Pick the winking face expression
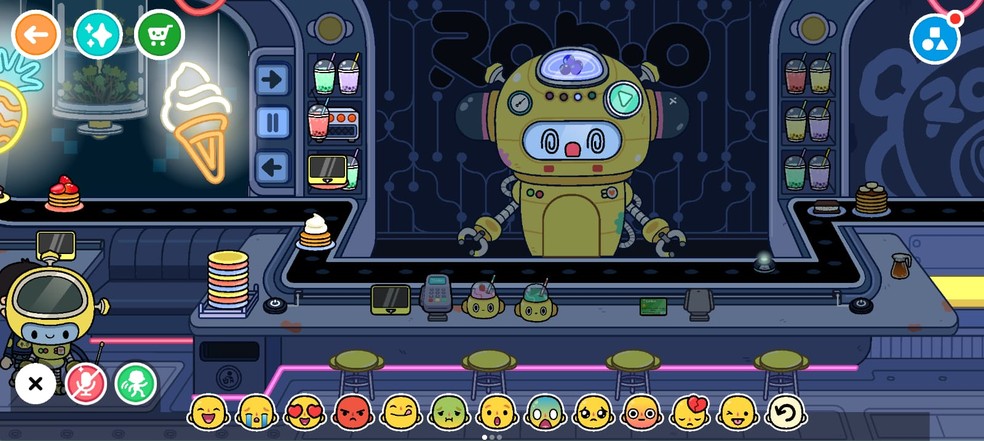Screen dimensions: 984x441 (x=738, y=412)
